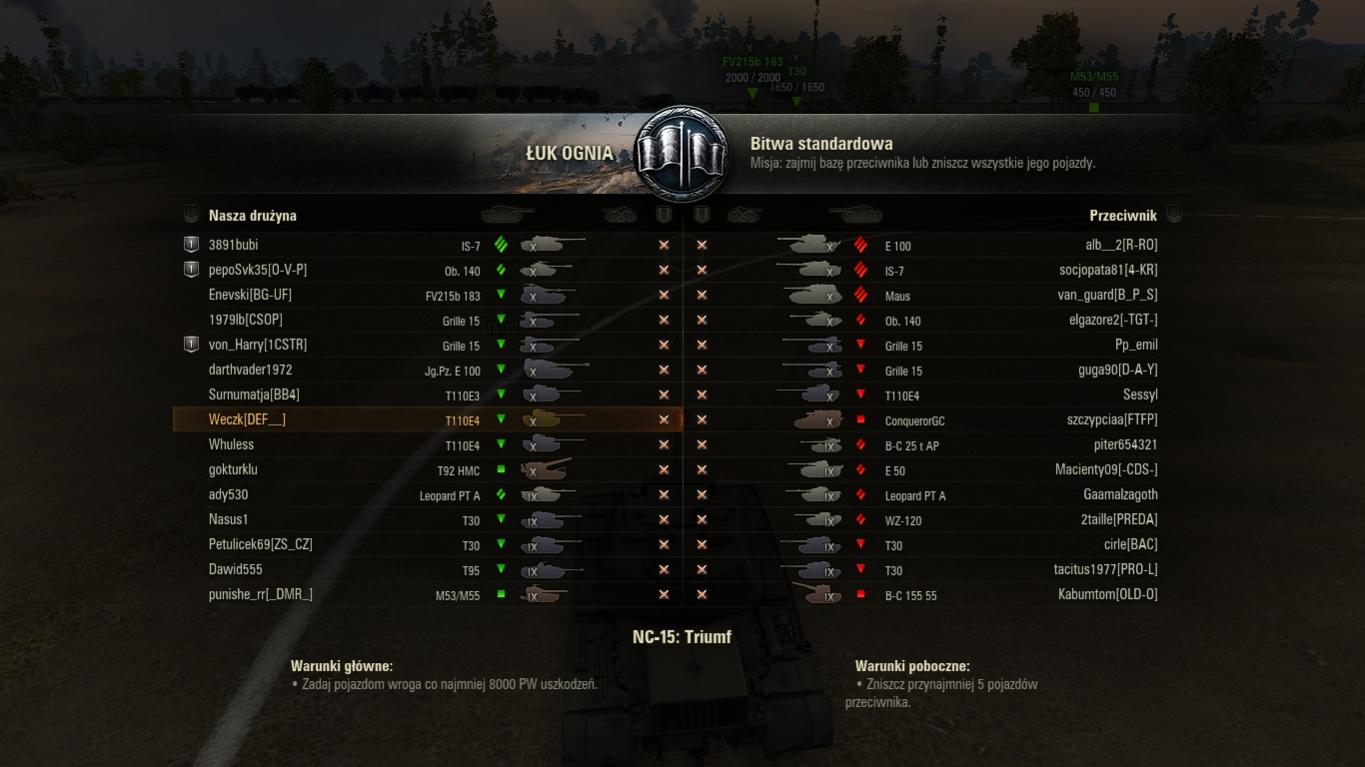Click the highlighted Weczk[DEF__] player row
Screen dimensions: 1365x767
247,420
